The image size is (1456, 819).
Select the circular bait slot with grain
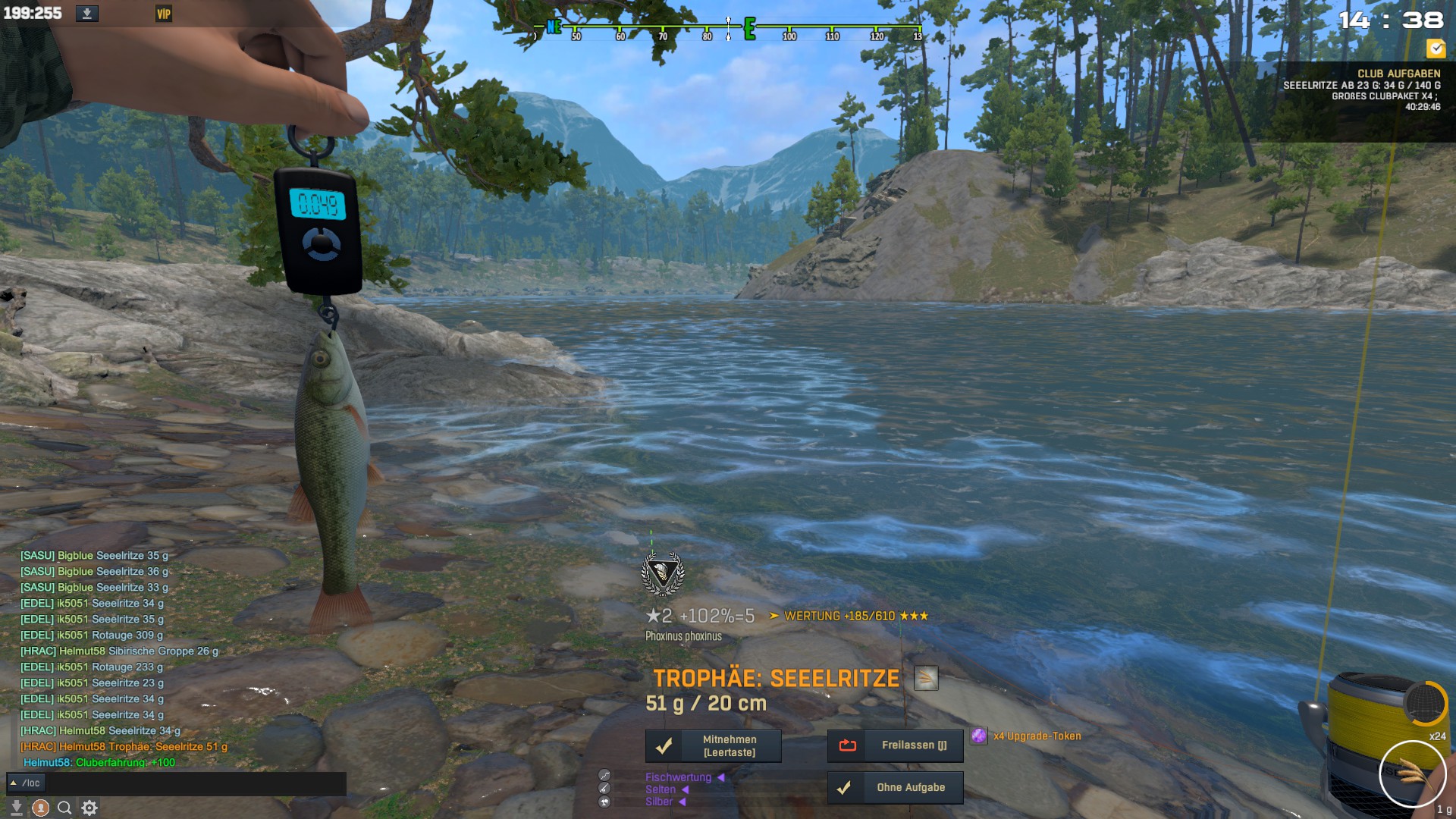pos(1412,774)
